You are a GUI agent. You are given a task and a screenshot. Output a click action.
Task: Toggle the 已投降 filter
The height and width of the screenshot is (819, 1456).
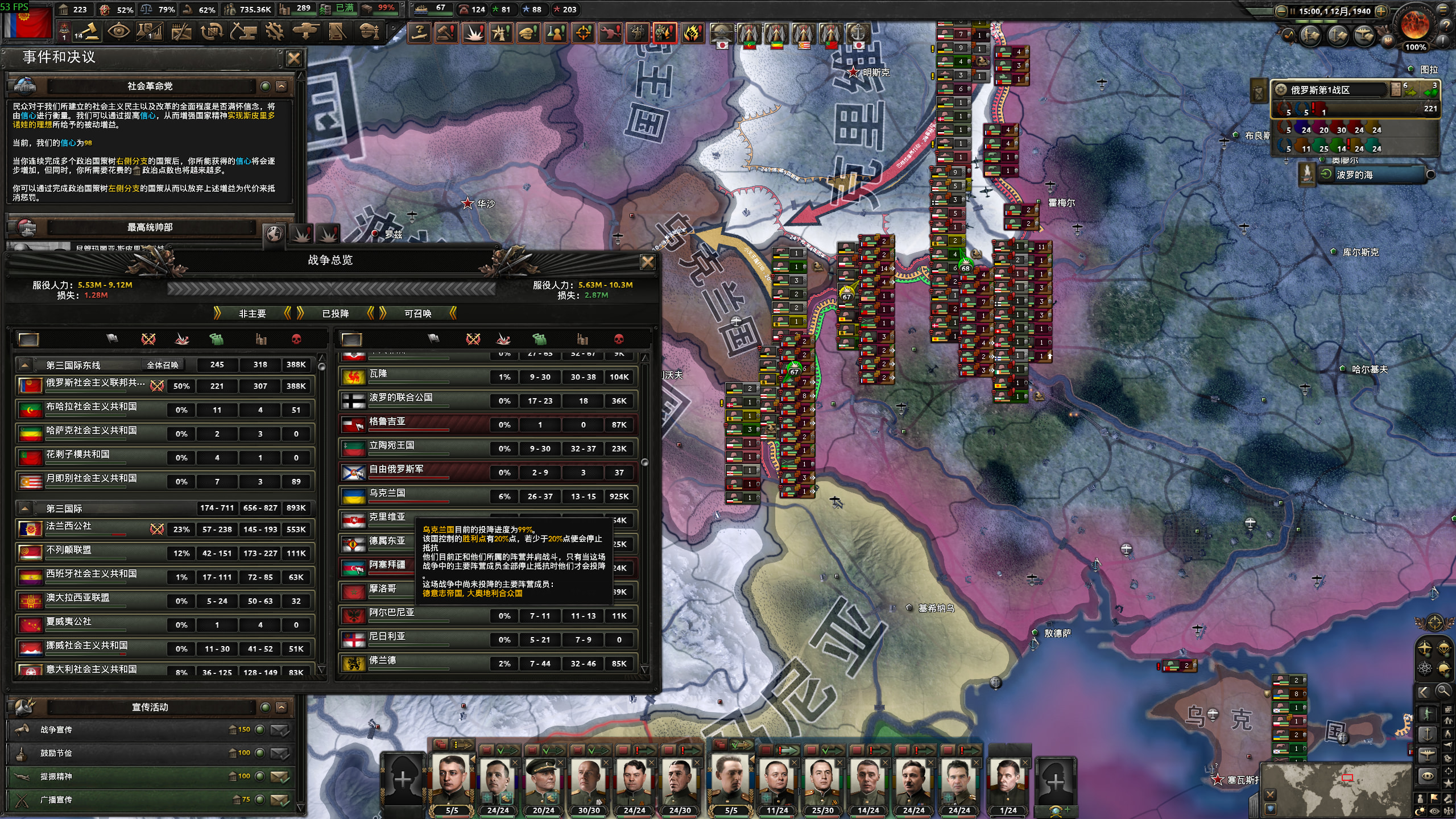click(335, 313)
